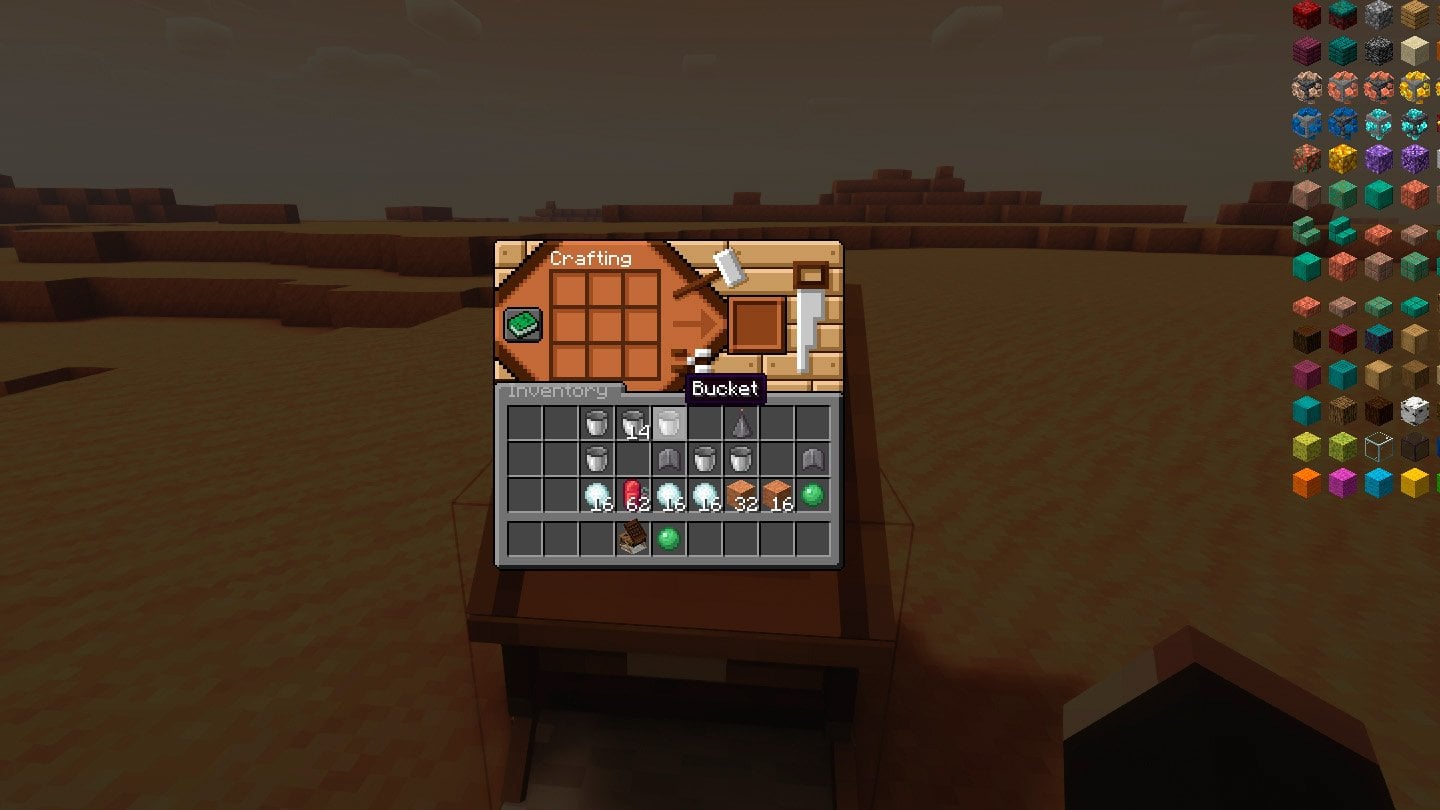Take the copper block stack of 16
1440x810 pixels.
pos(777,495)
